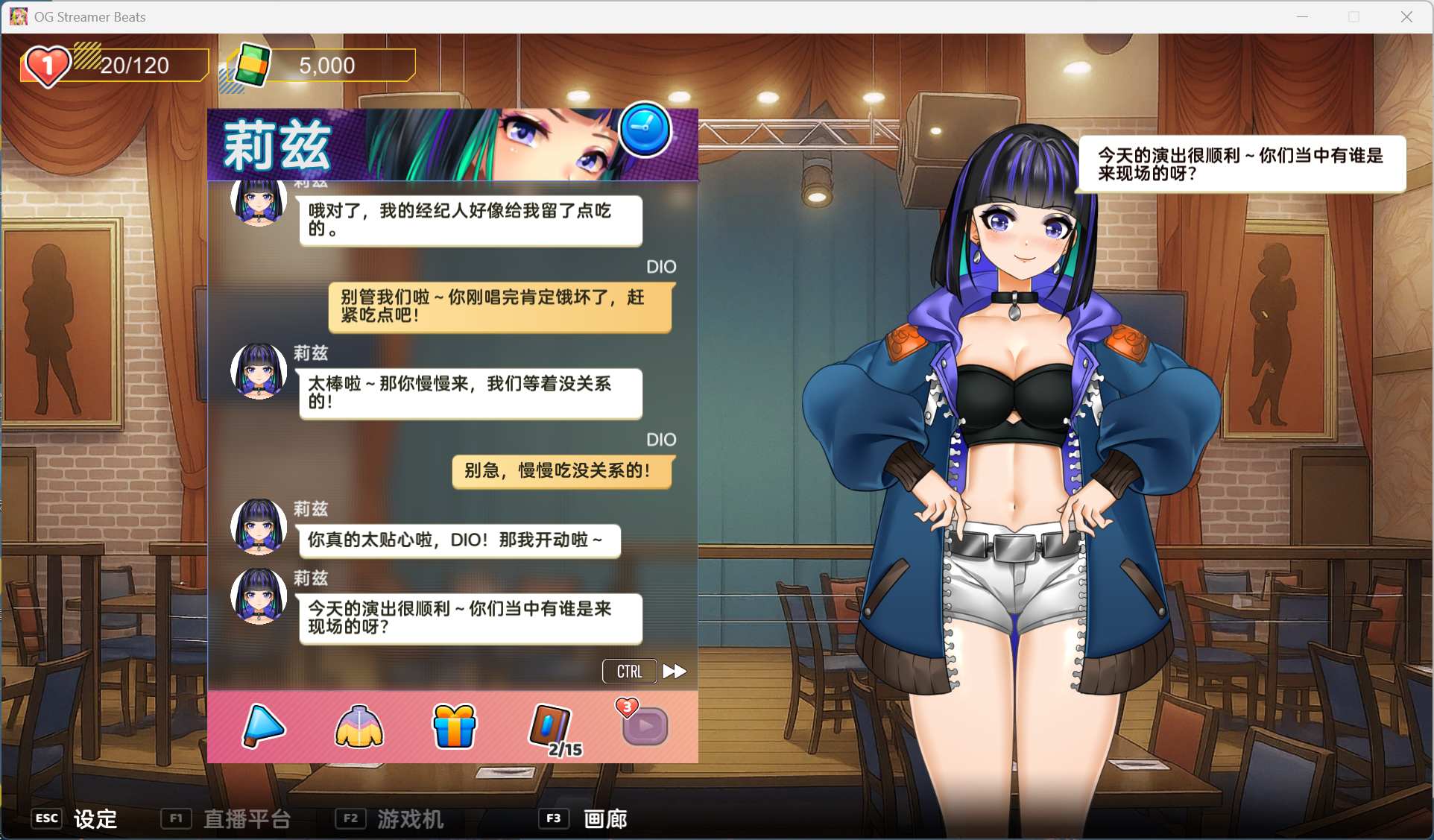Click the heart meter showing 20/120
The width and height of the screenshot is (1434, 840).
(x=113, y=66)
